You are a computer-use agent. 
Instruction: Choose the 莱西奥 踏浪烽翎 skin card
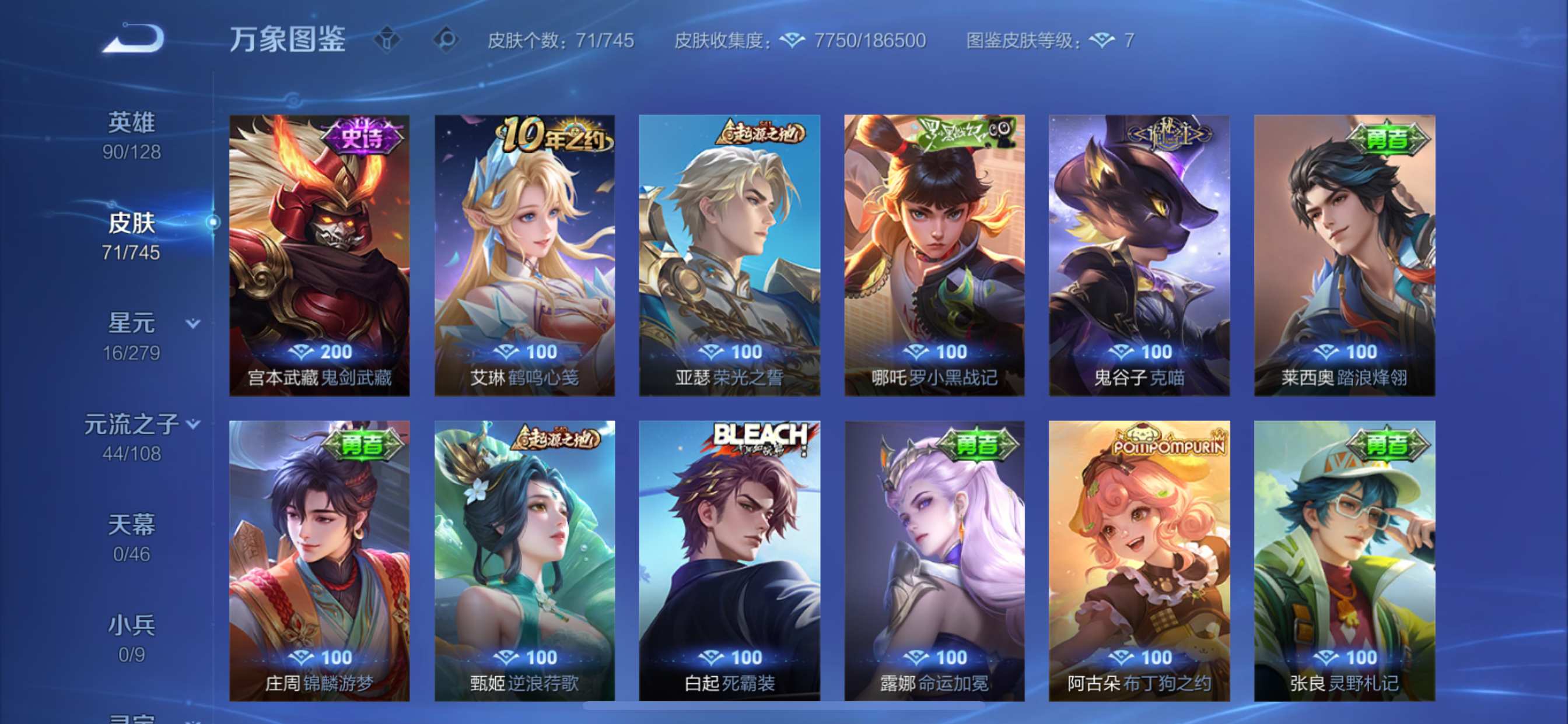(1344, 255)
